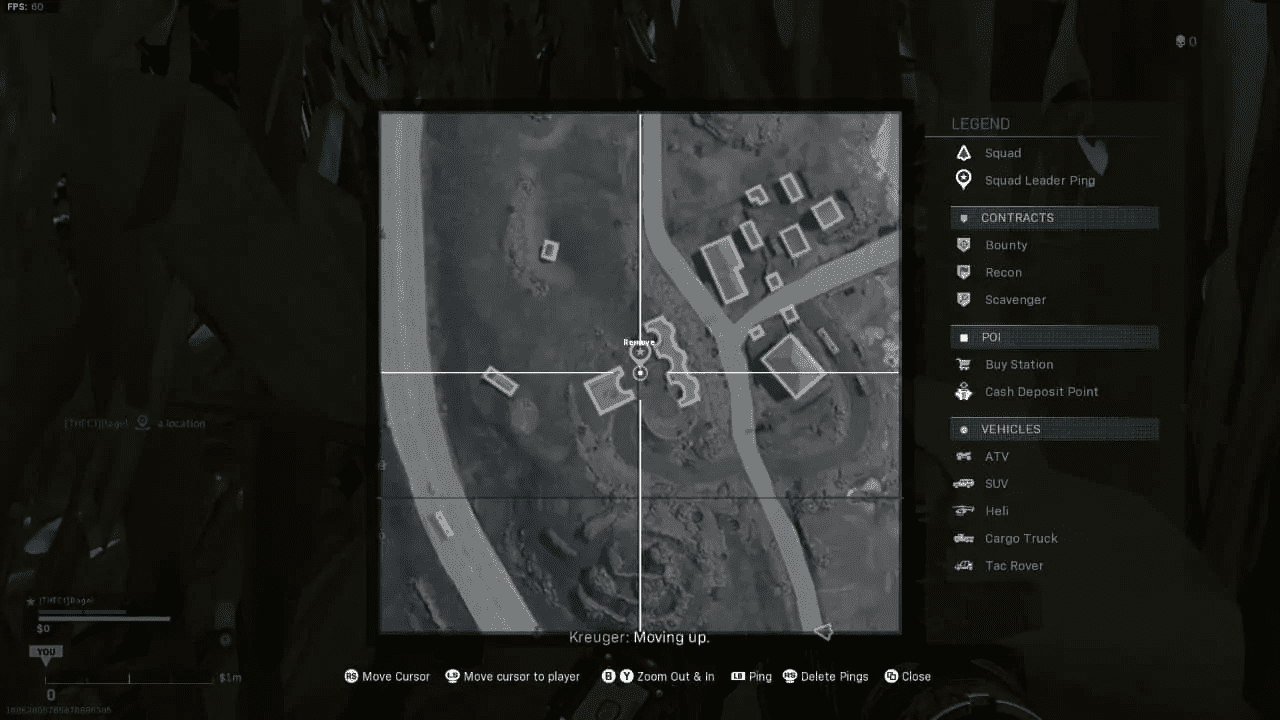1280x720 pixels.
Task: Click Move cursor to player option
Action: (513, 676)
